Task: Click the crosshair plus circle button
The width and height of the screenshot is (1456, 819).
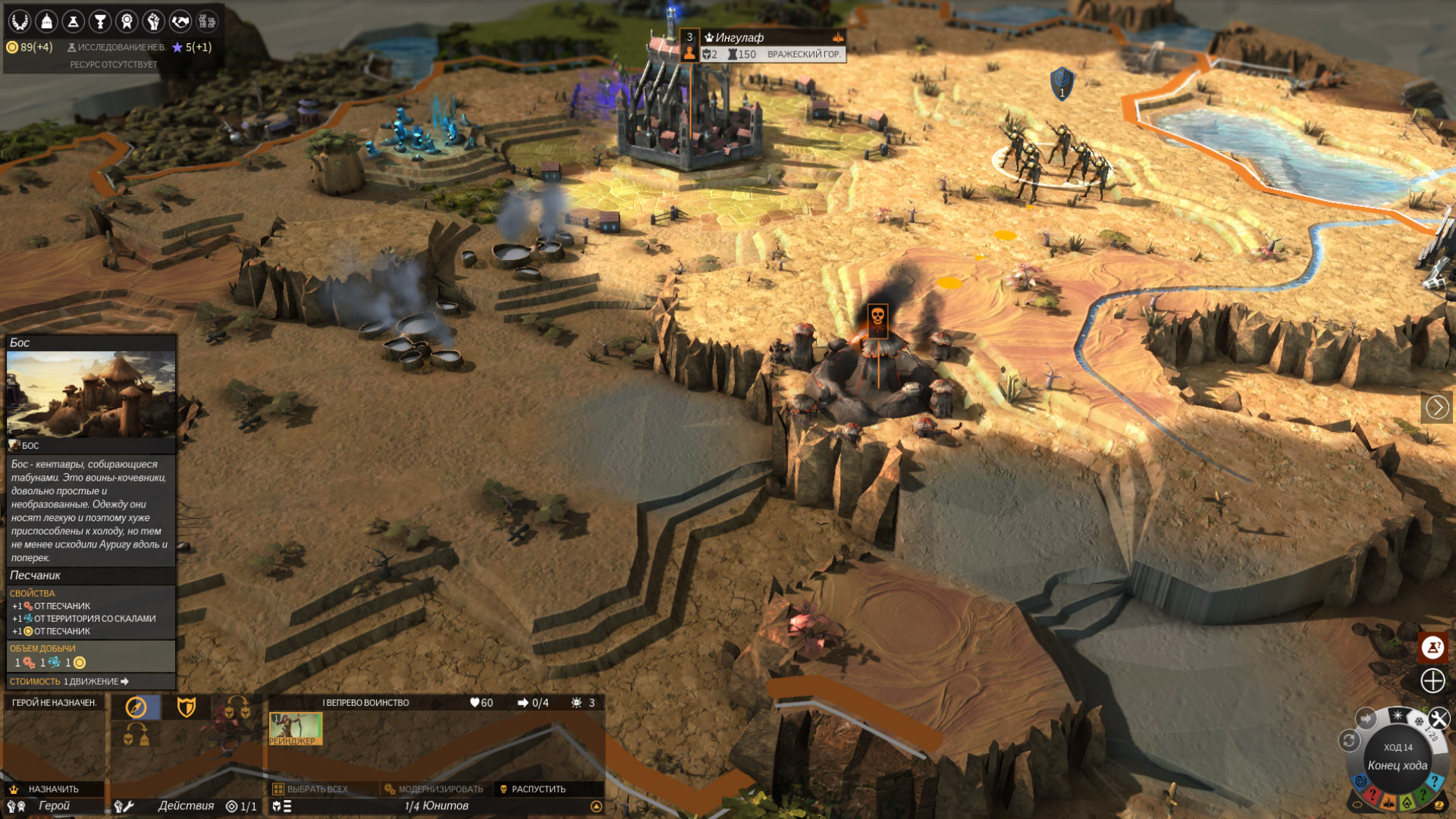Action: pyautogui.click(x=1432, y=680)
